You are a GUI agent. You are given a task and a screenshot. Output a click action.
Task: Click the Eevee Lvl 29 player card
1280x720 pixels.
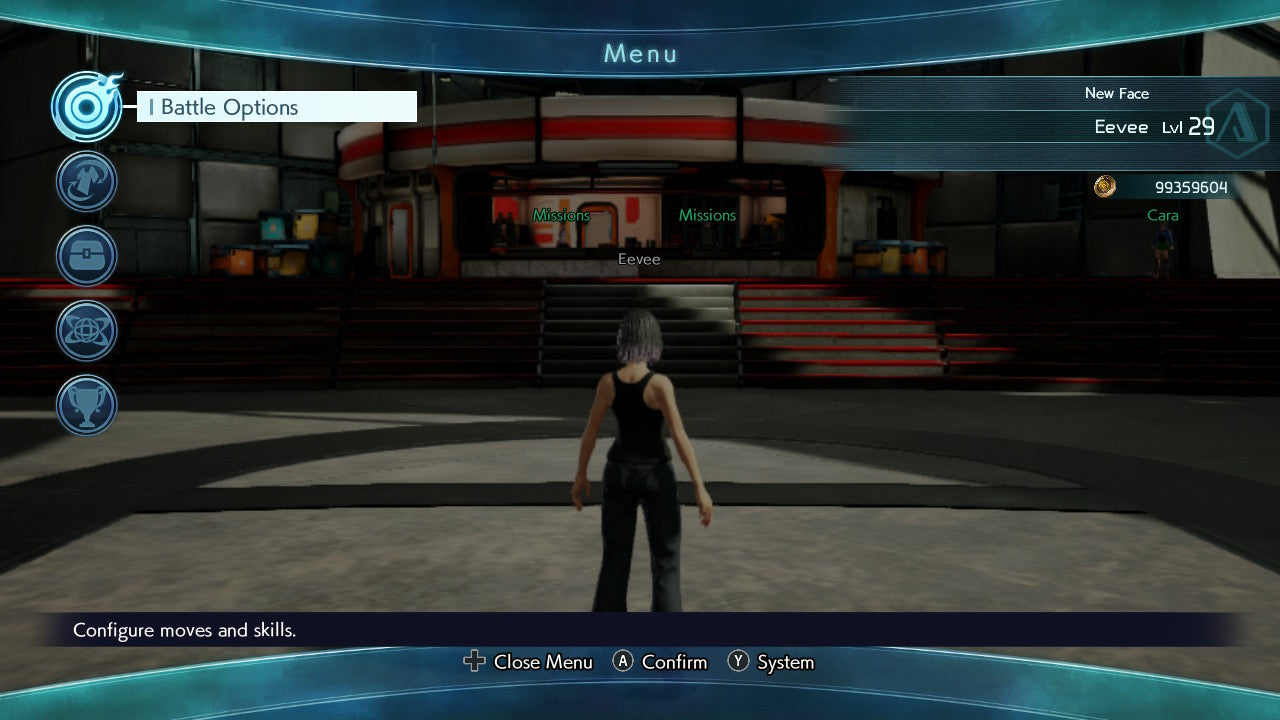(x=1150, y=127)
